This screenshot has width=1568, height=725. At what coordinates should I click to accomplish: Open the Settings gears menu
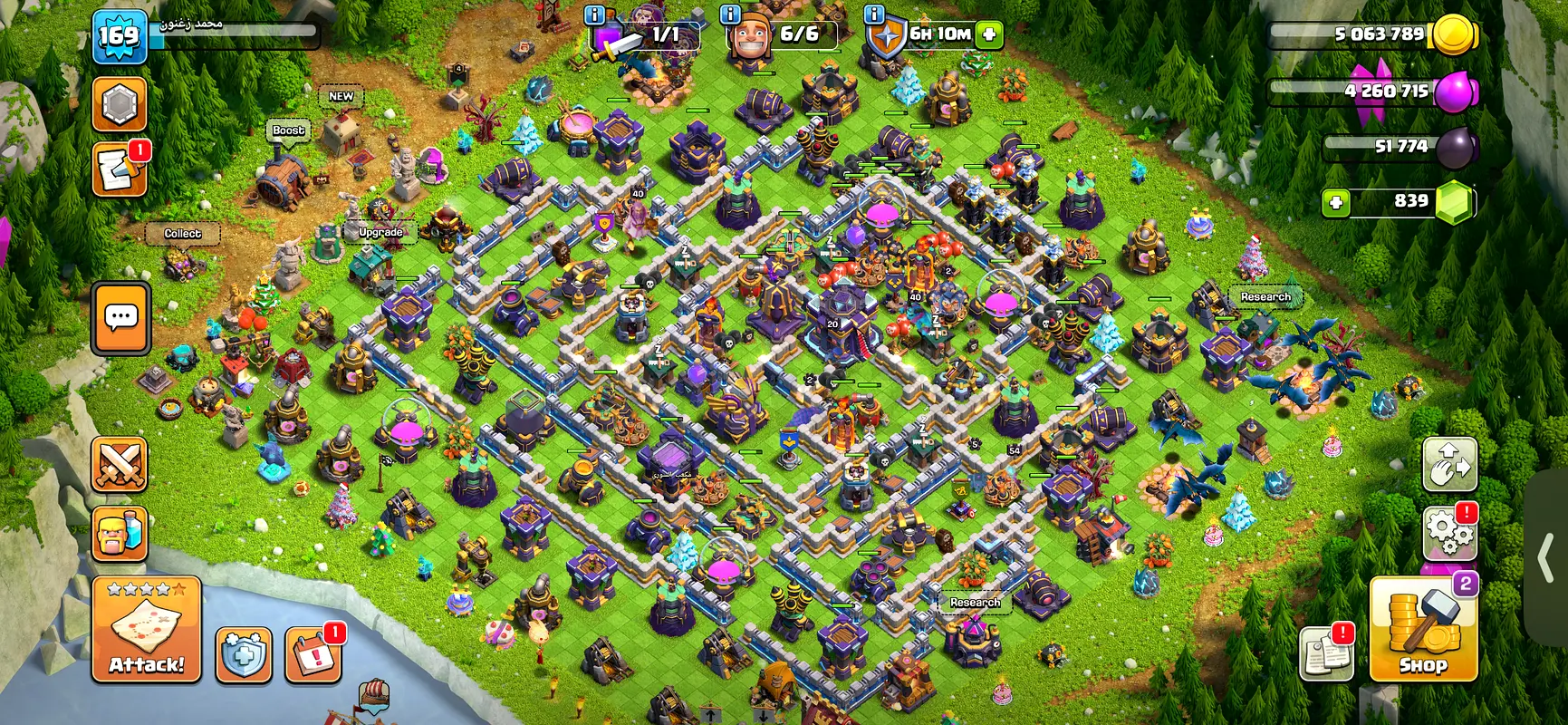pos(1449,532)
